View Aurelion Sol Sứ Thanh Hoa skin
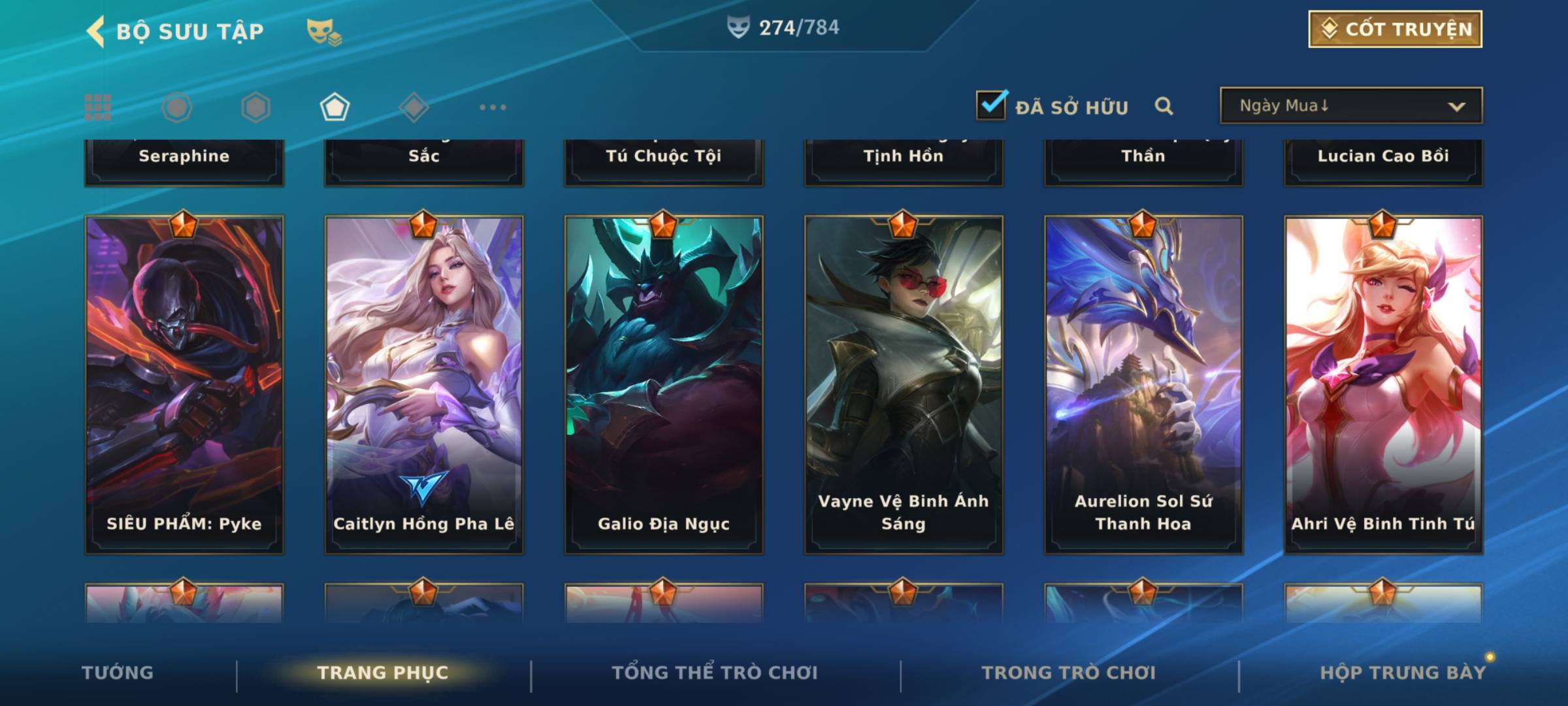This screenshot has width=1568, height=706. (x=1143, y=384)
